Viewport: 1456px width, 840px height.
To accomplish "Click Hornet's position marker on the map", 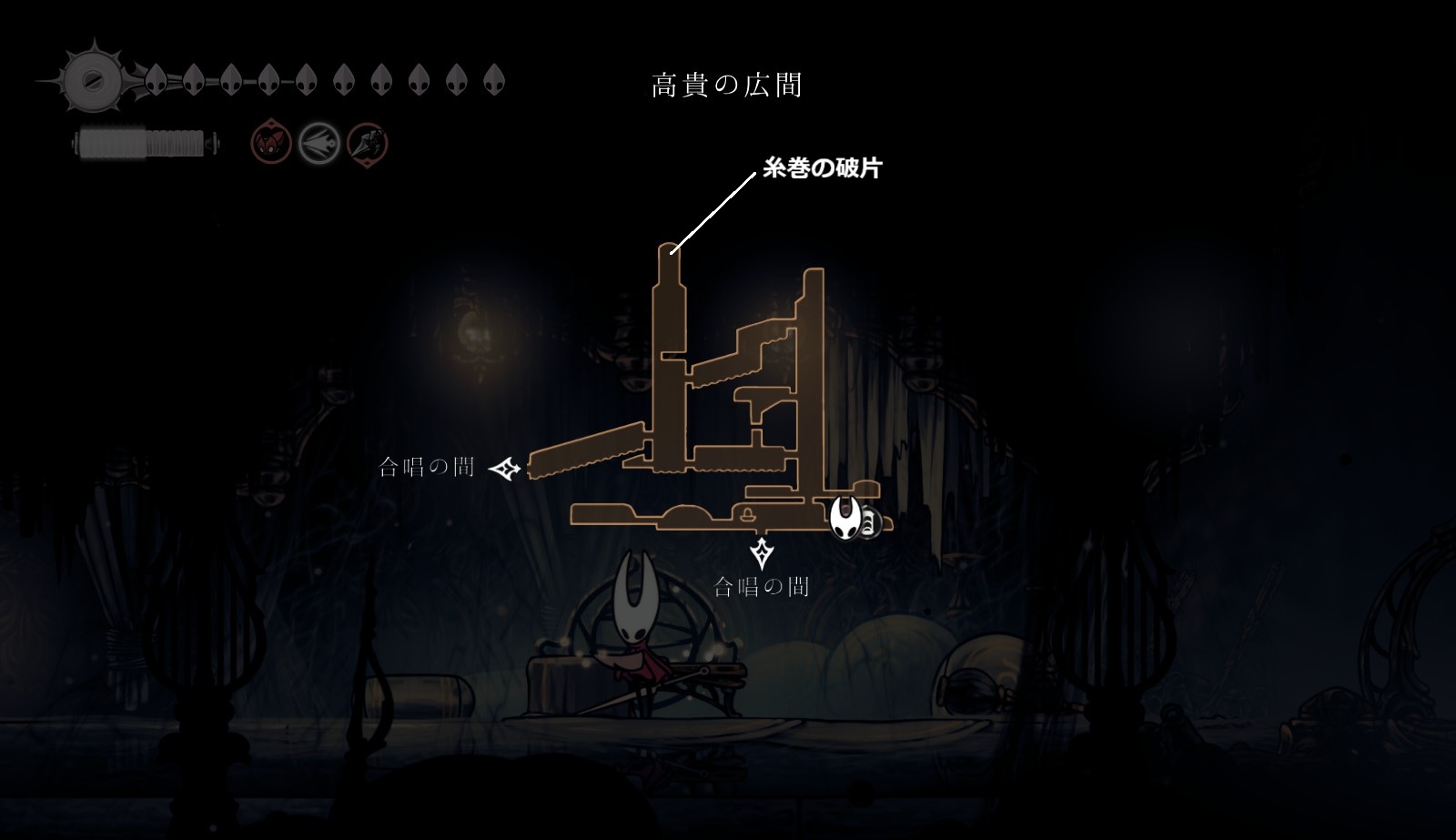I will tap(845, 518).
